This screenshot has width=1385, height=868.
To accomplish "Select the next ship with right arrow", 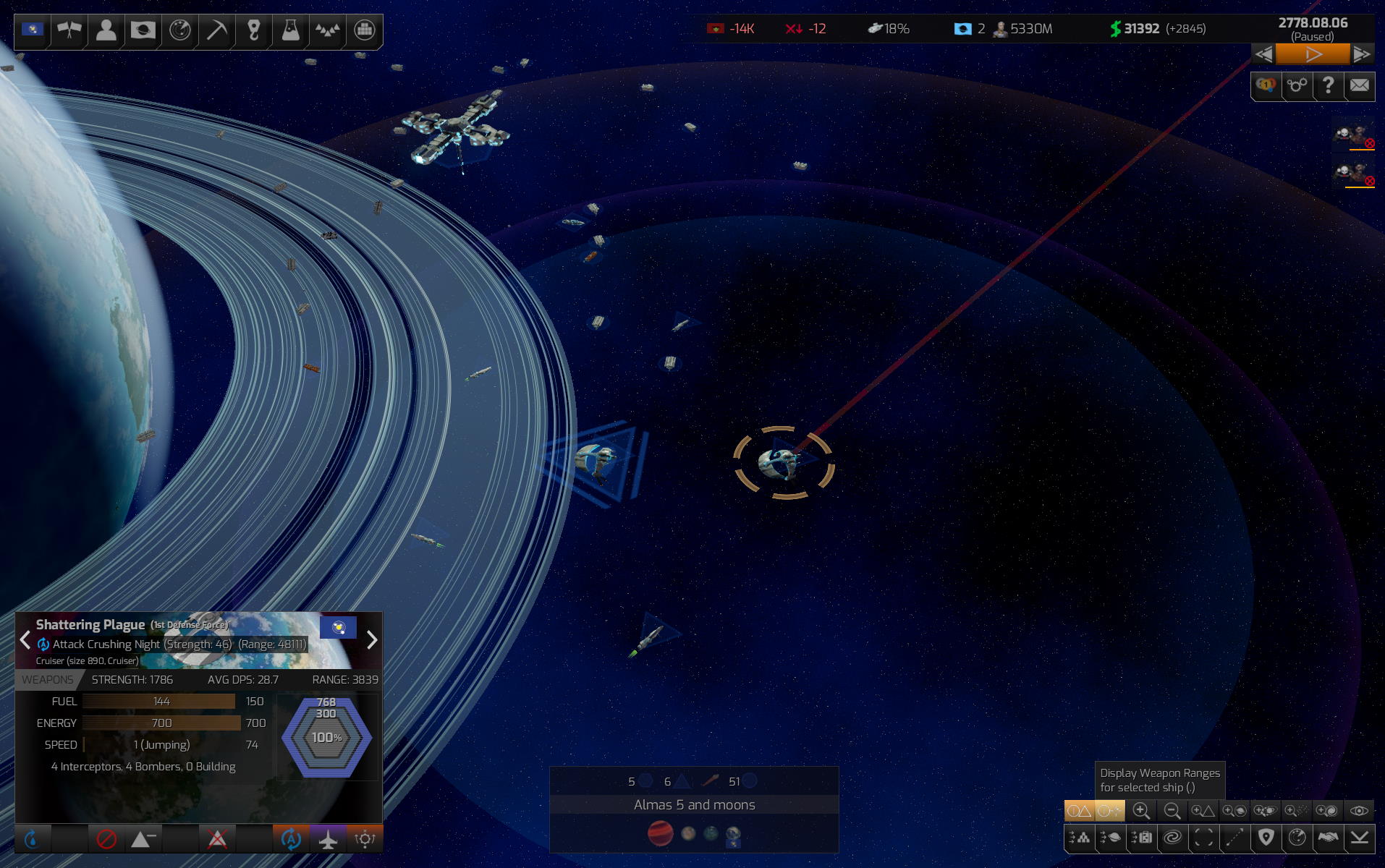I will tap(372, 640).
